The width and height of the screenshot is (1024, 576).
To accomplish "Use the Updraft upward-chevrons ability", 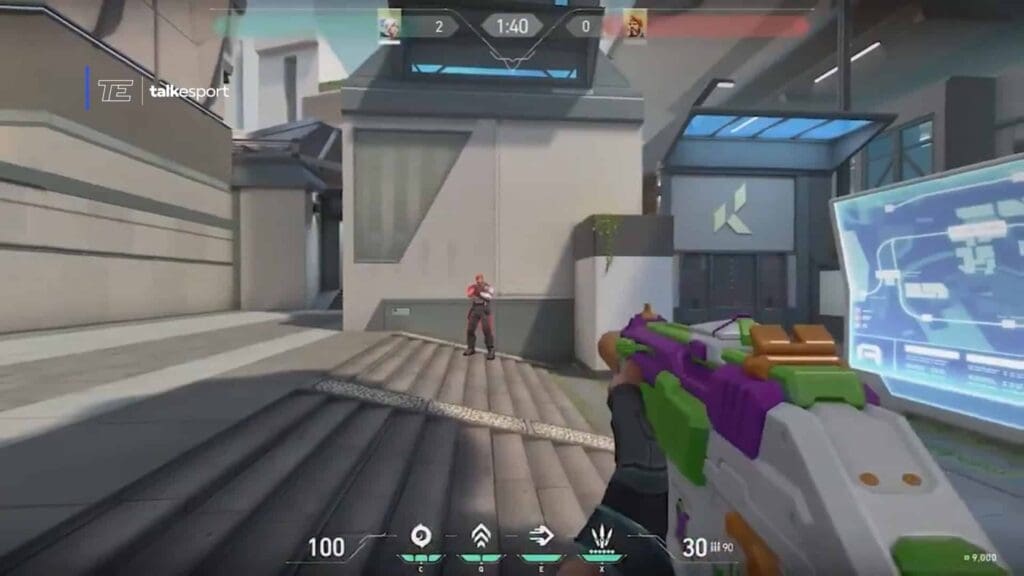I will click(480, 536).
